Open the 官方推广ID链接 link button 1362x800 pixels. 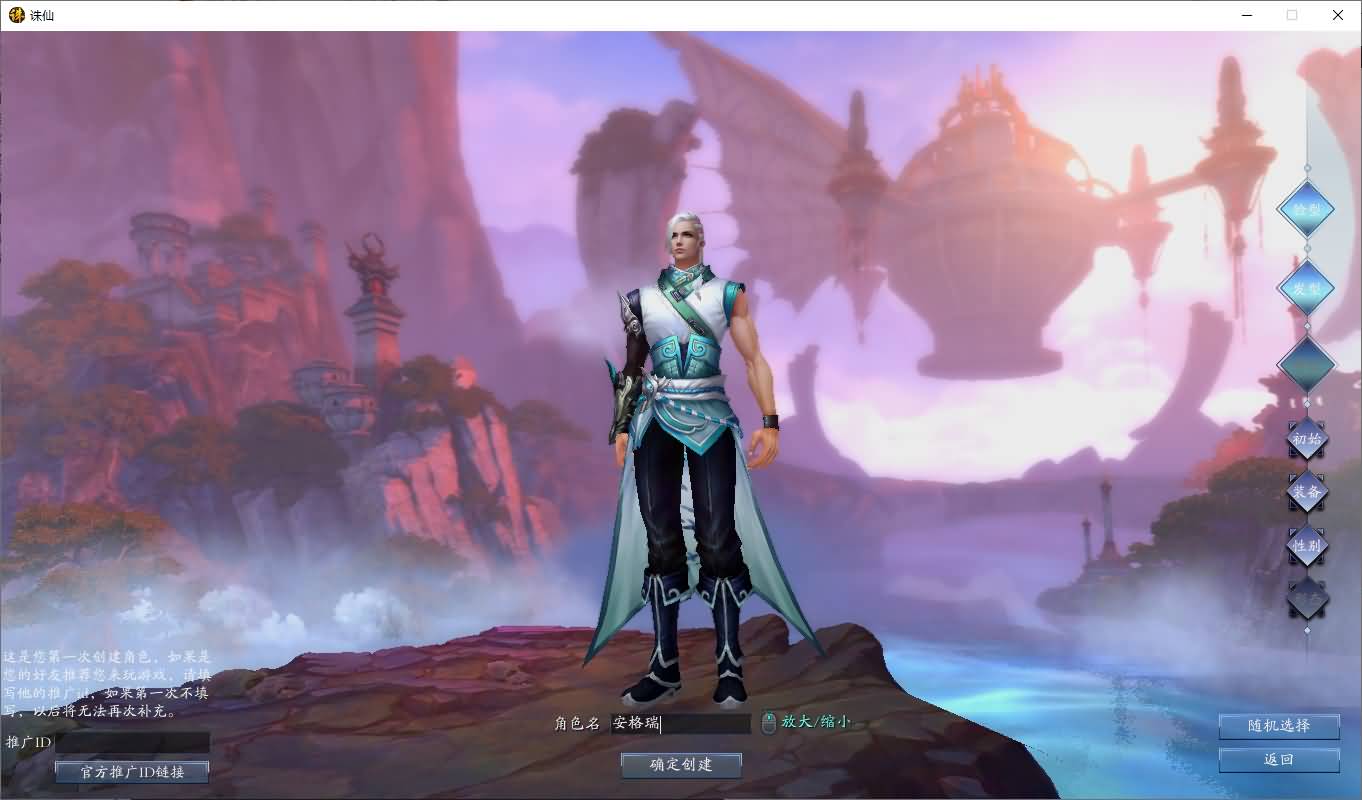pyautogui.click(x=132, y=772)
